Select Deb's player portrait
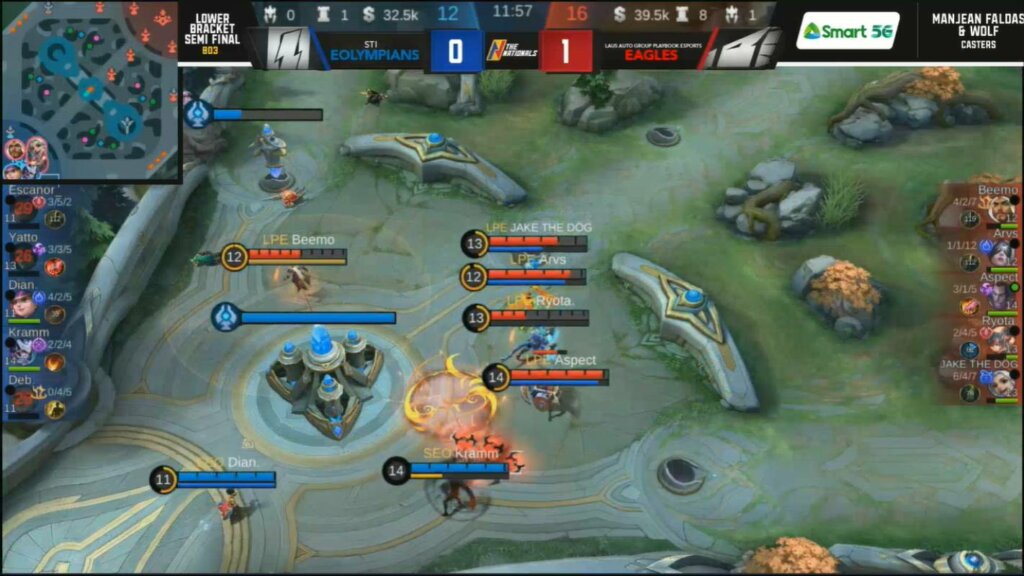Screen dimensions: 1024x576 (22, 399)
